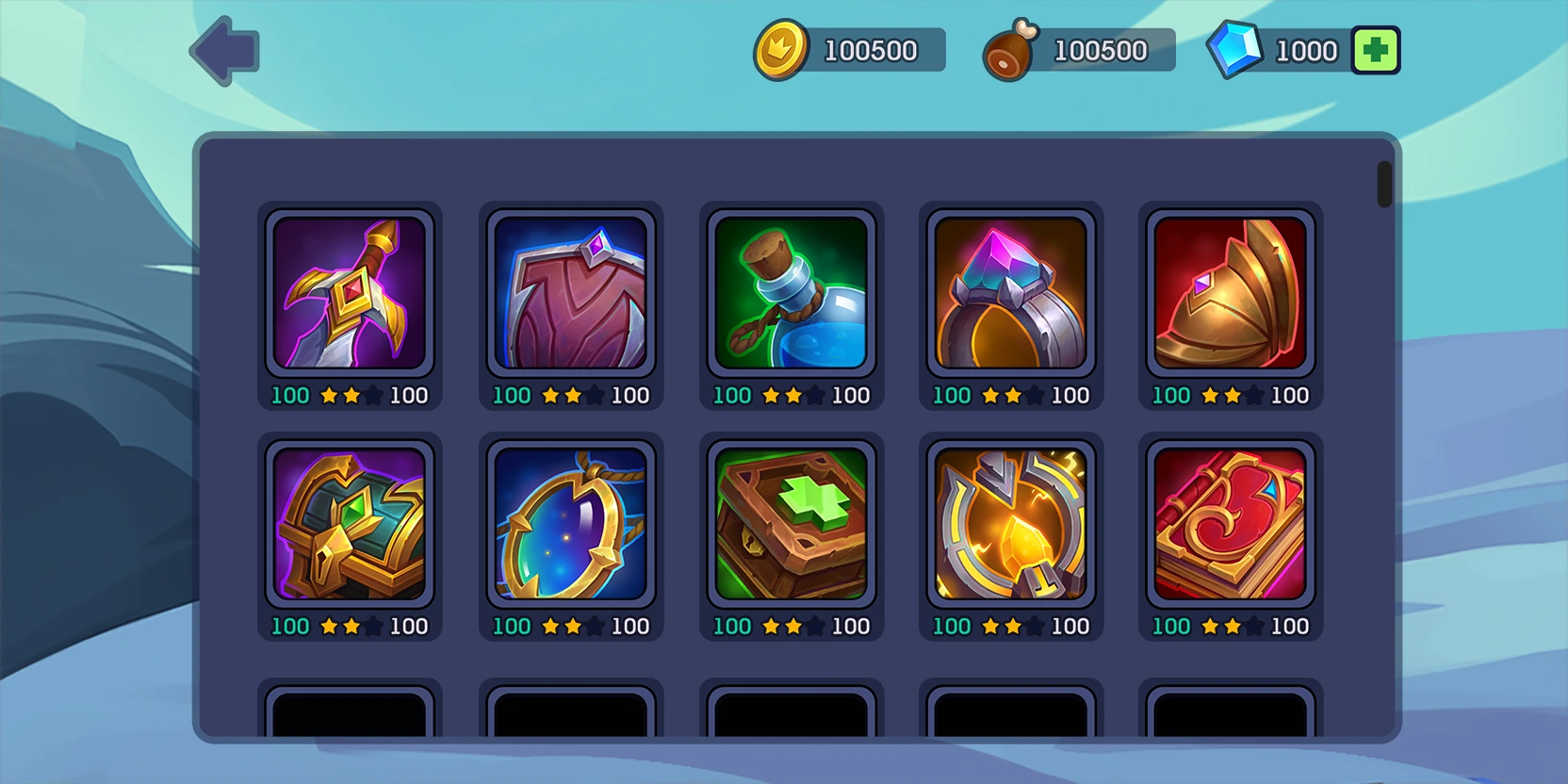
Task: Add more gems with the green plus
Action: [x=1375, y=50]
